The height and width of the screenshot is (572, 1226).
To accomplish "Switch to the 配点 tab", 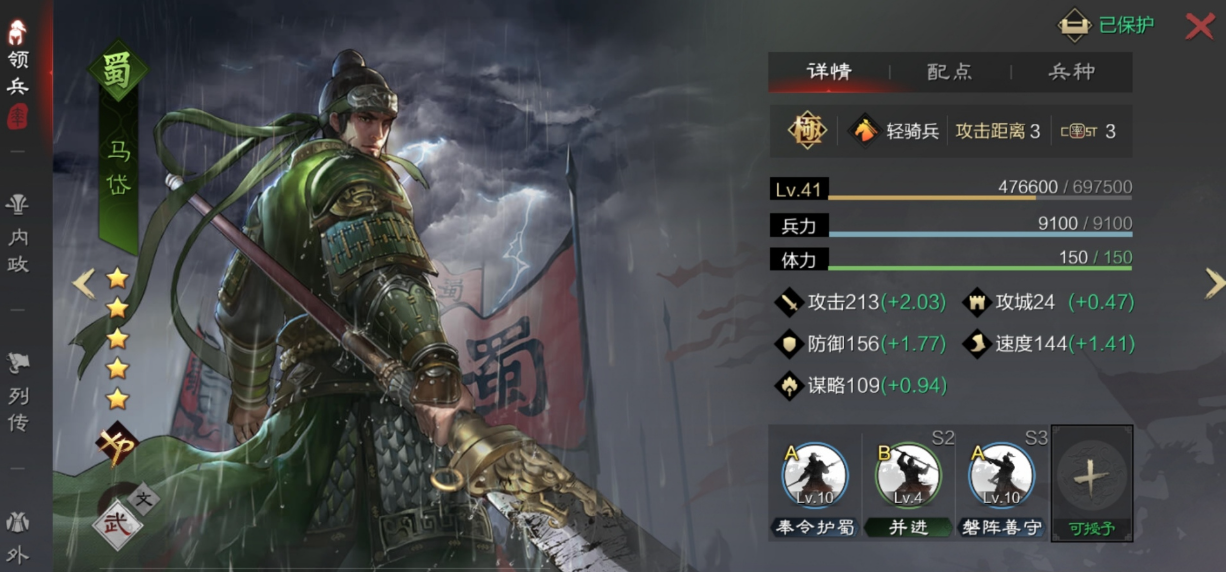I will click(x=949, y=72).
